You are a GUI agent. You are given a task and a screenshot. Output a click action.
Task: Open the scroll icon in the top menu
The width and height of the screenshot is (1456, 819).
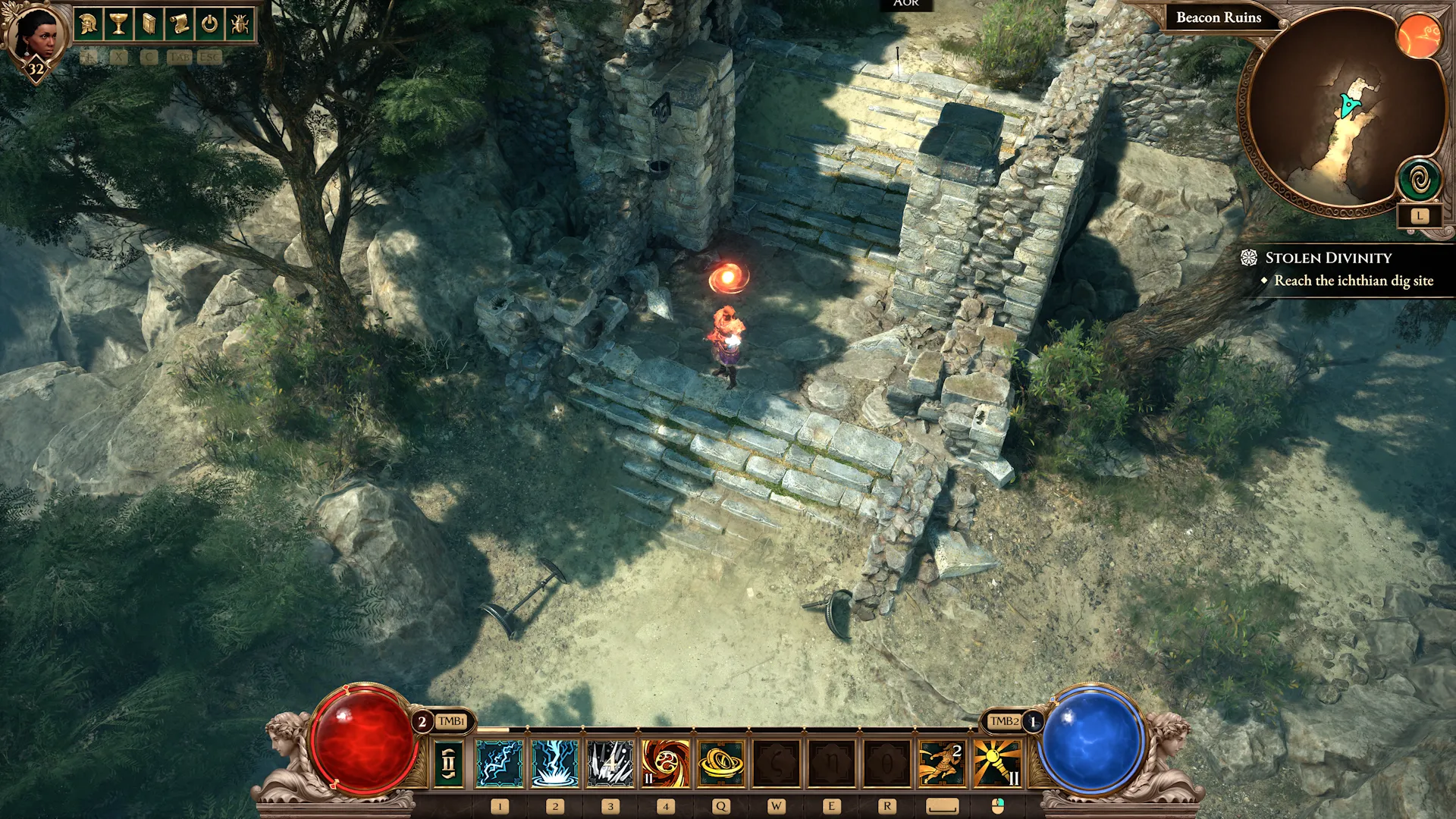click(x=180, y=24)
